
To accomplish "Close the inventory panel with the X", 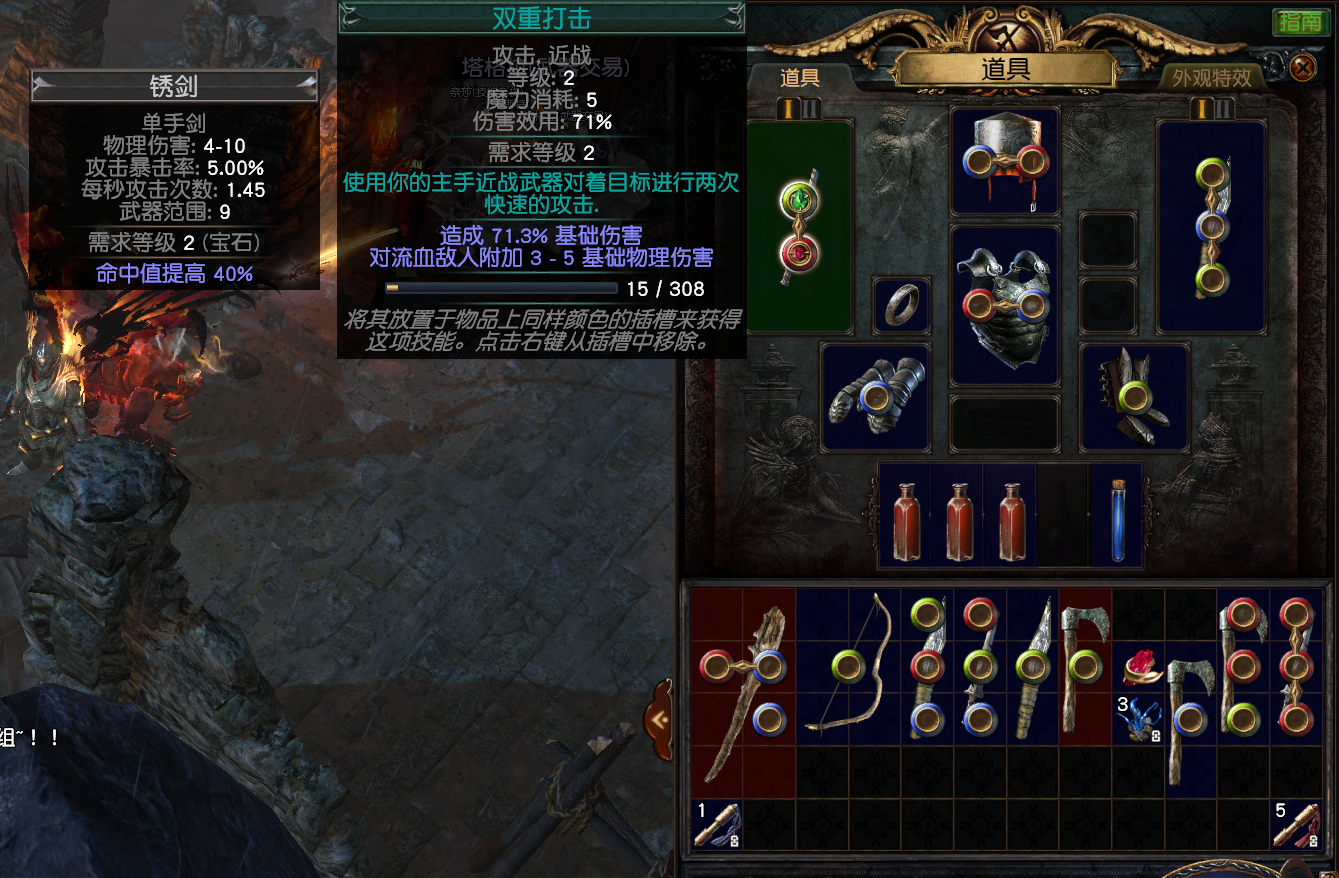I will [1302, 68].
